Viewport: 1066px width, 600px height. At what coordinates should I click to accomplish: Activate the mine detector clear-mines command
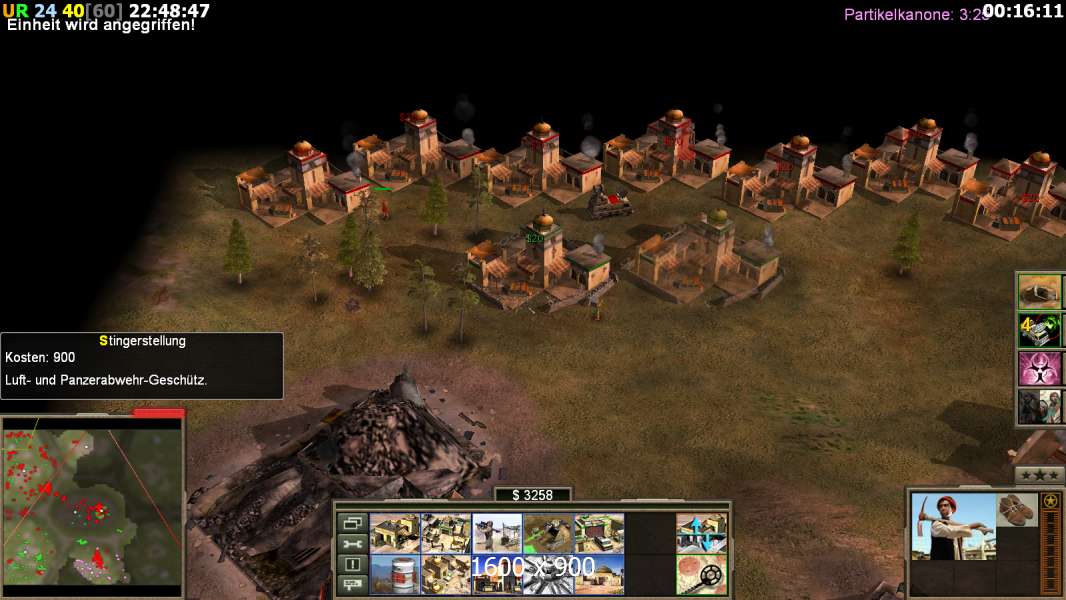coord(701,574)
